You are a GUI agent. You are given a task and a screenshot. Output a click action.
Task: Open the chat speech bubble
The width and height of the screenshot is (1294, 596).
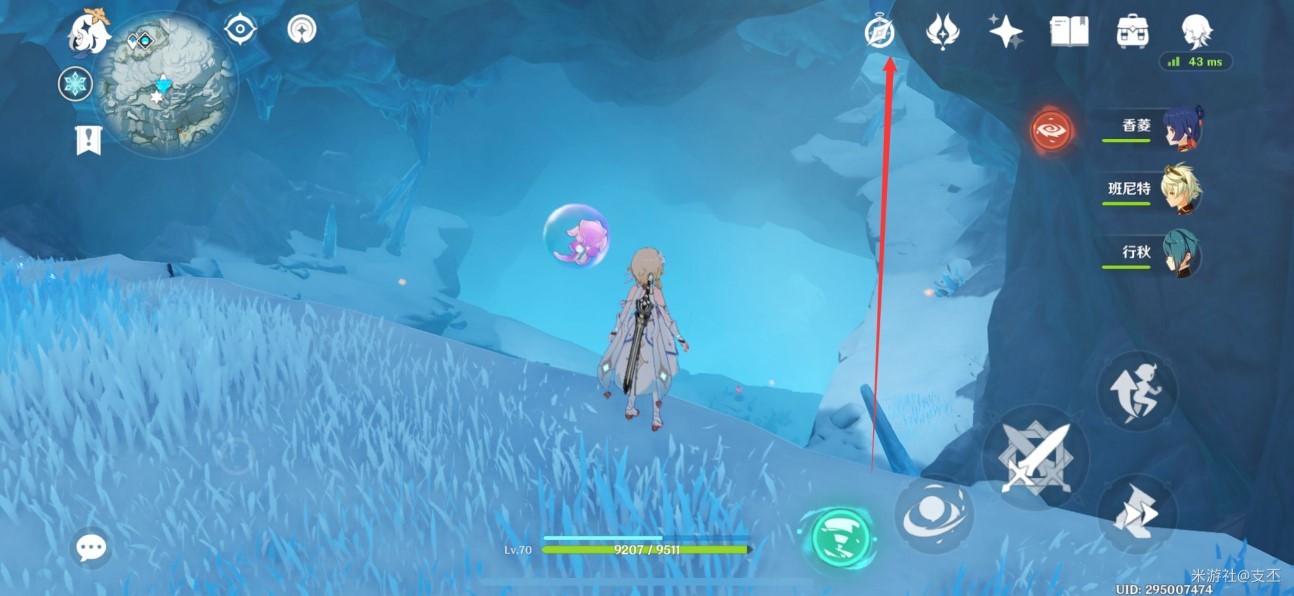click(x=92, y=547)
